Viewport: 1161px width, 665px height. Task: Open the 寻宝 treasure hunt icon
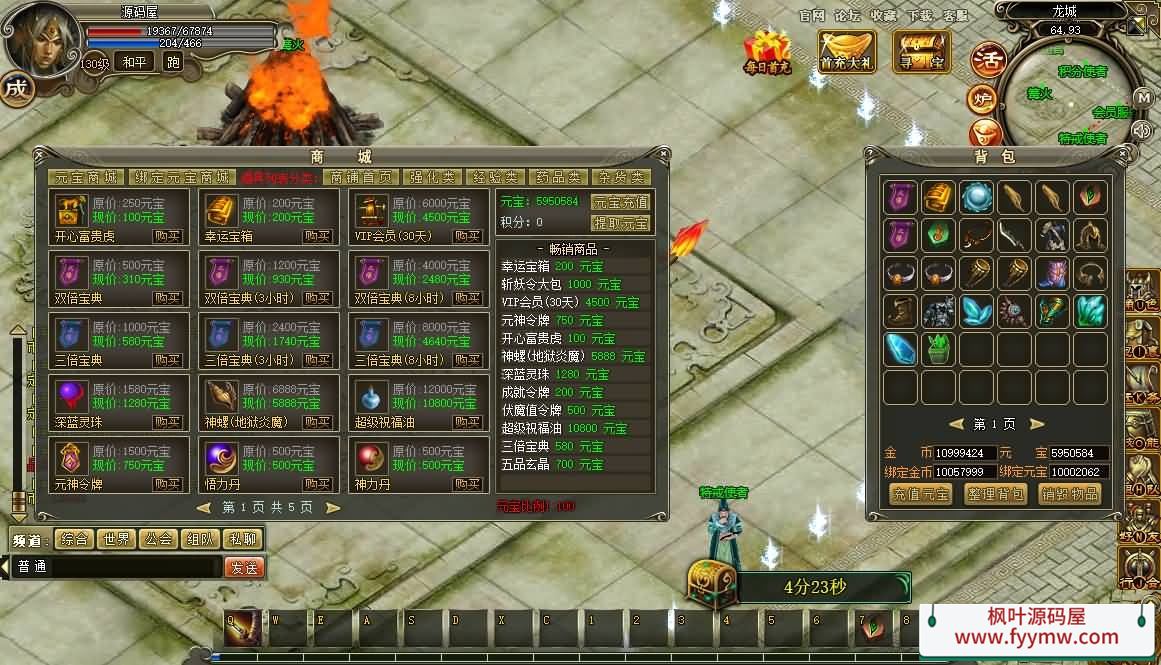click(921, 51)
